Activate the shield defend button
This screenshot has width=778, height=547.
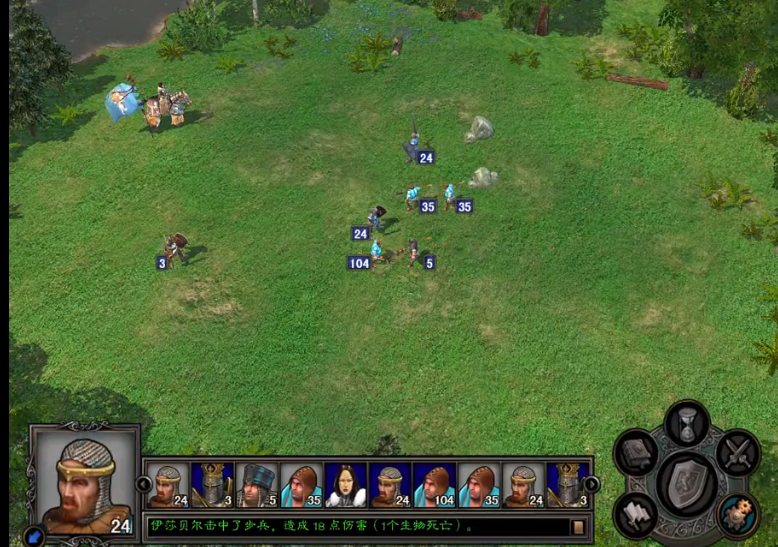[x=688, y=483]
